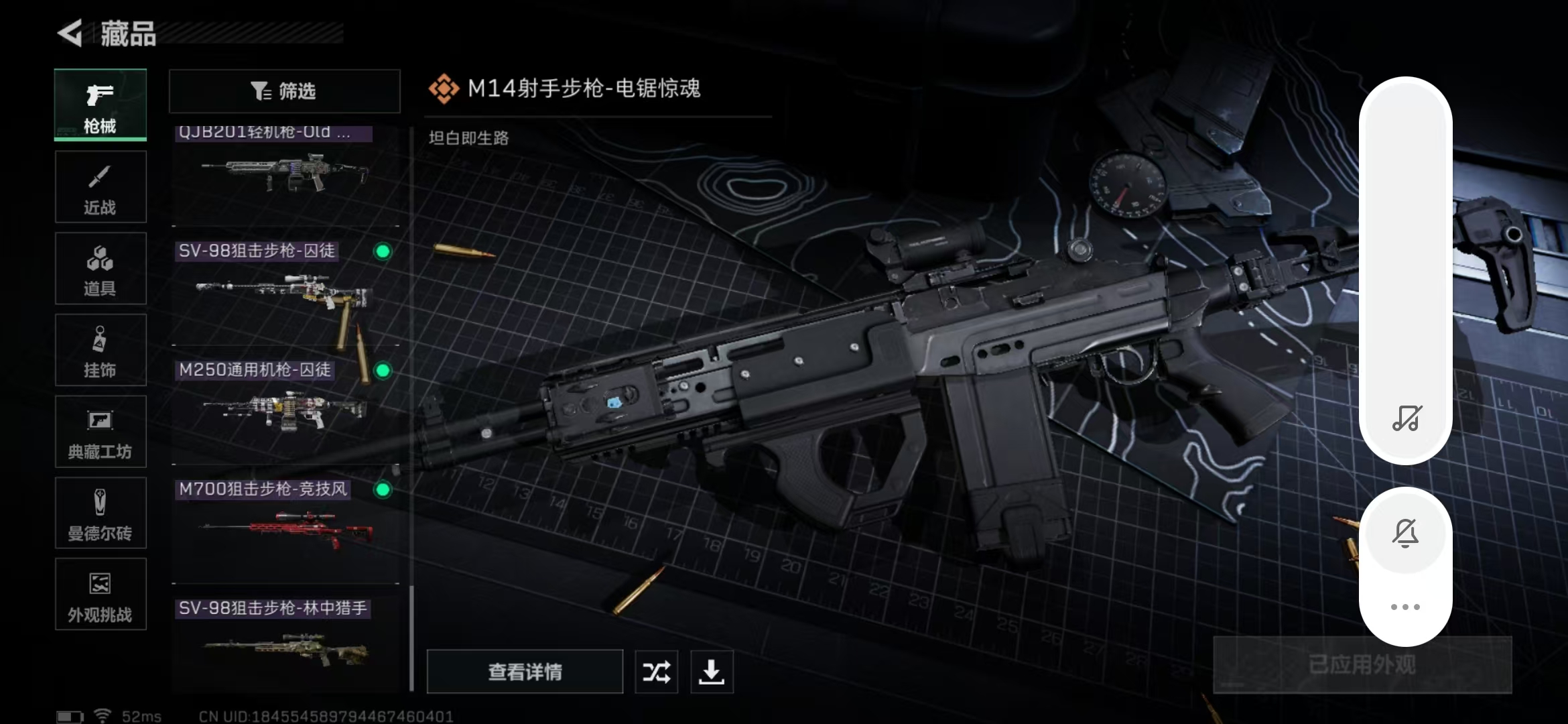Switch to the 枪械 firearms tab

point(101,105)
